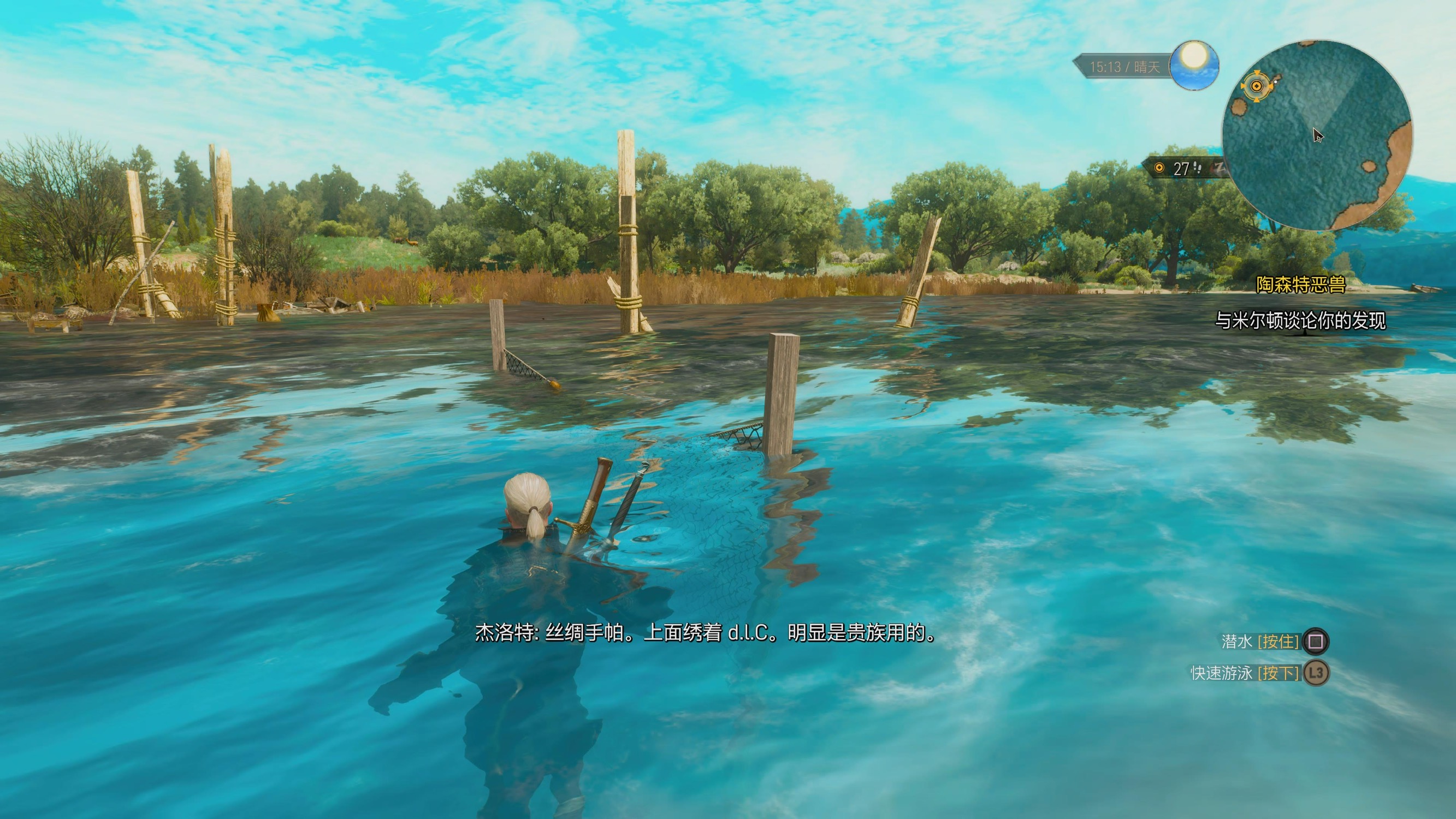Click the sun weather icon
This screenshot has width=1456, height=819.
[1194, 64]
